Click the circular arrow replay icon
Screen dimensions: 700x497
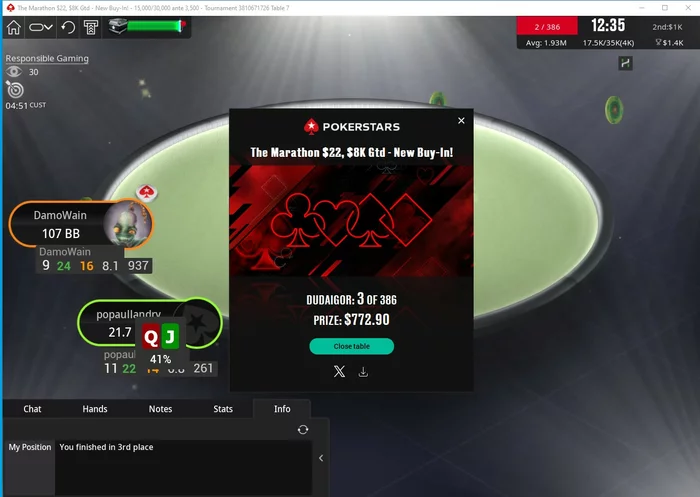tap(67, 27)
